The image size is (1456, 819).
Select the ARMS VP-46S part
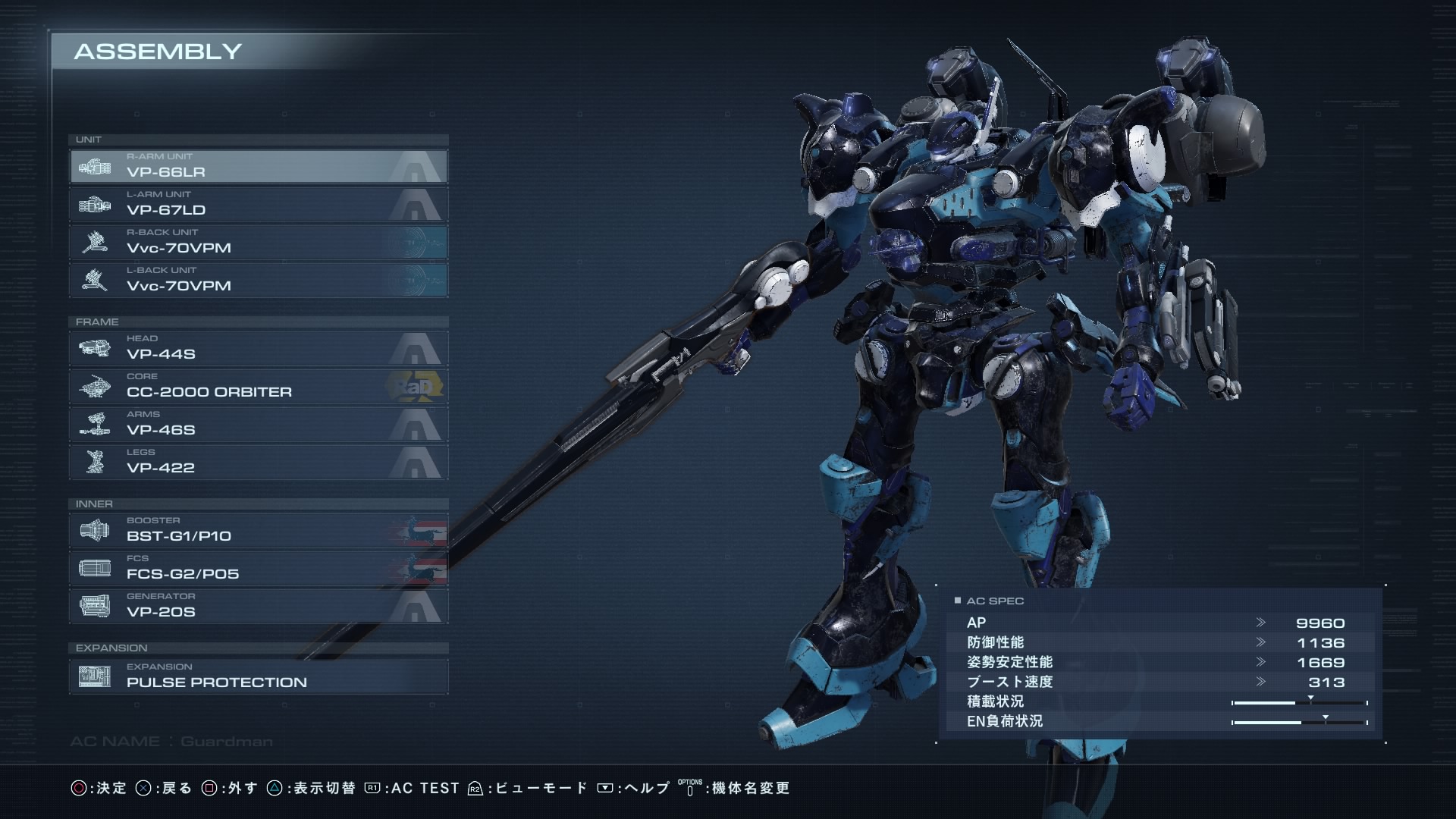click(x=258, y=424)
